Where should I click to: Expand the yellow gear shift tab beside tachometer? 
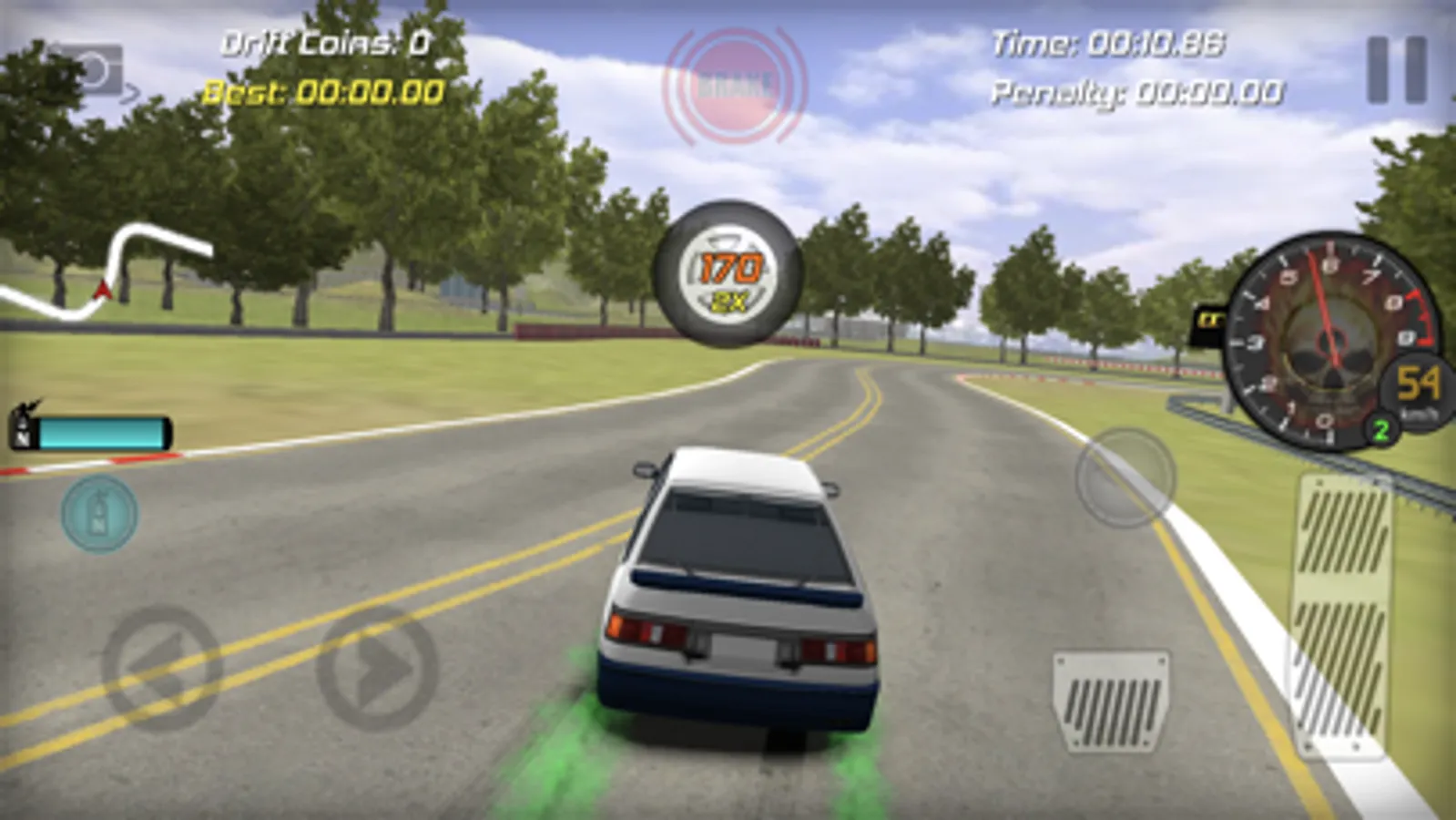click(1208, 321)
